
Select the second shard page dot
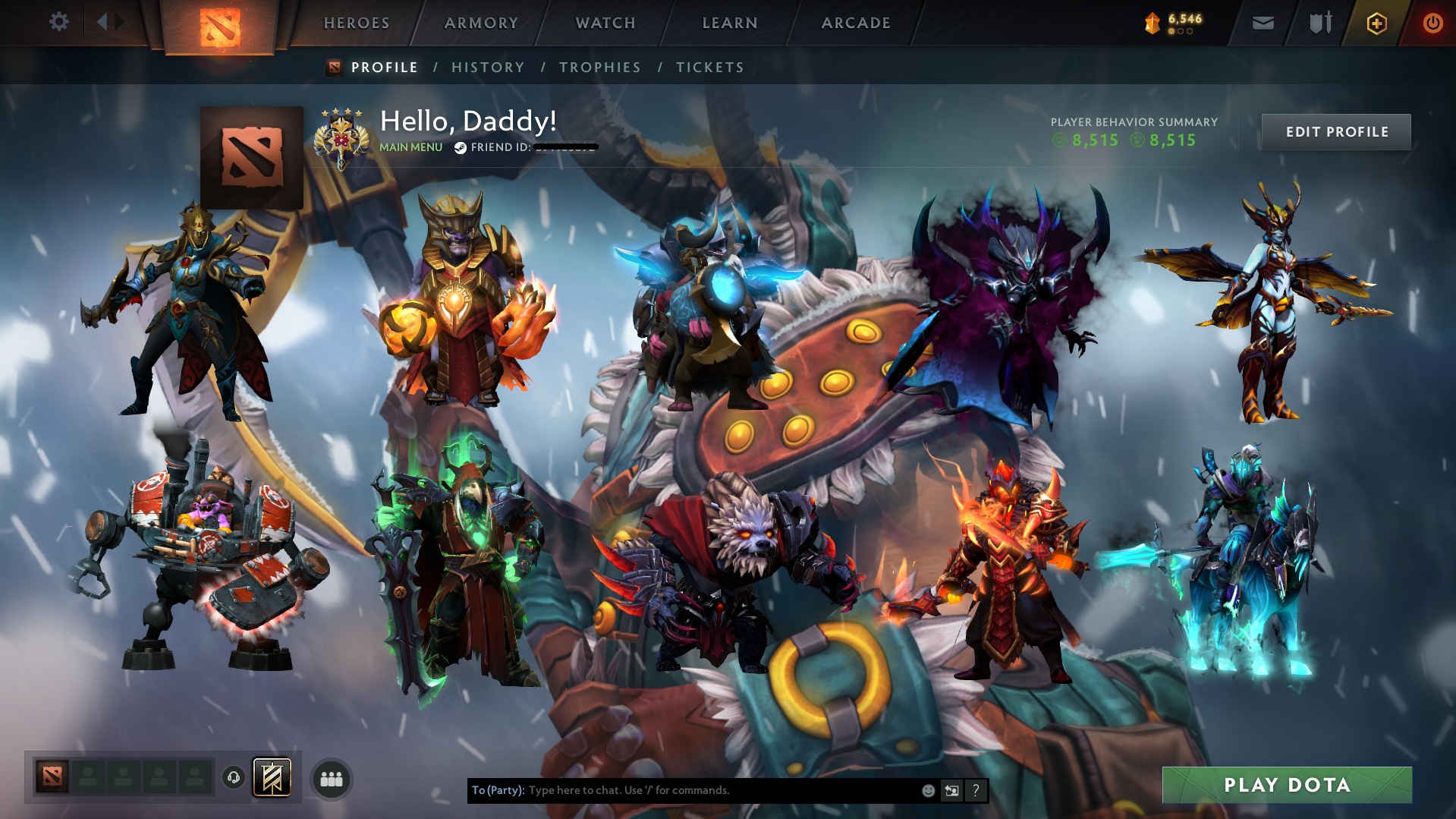[x=1181, y=31]
